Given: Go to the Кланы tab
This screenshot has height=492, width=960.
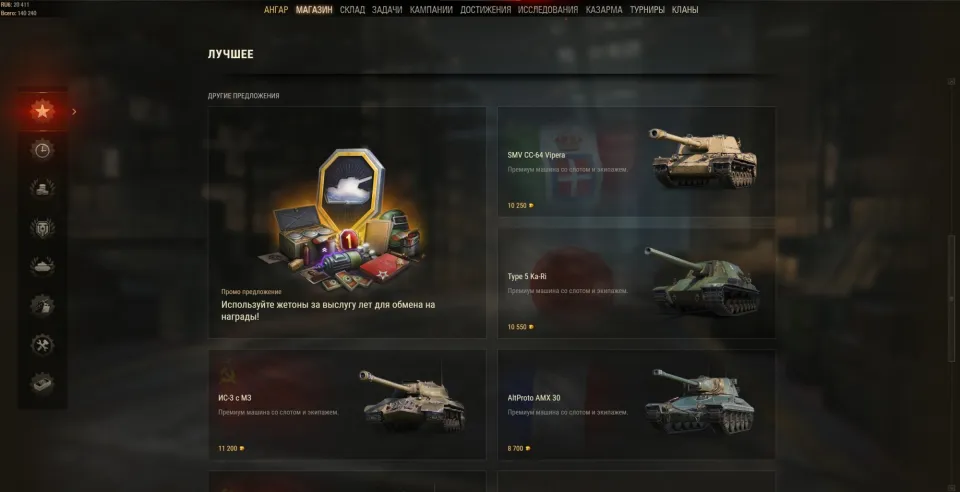Looking at the screenshot, I should [x=685, y=10].
